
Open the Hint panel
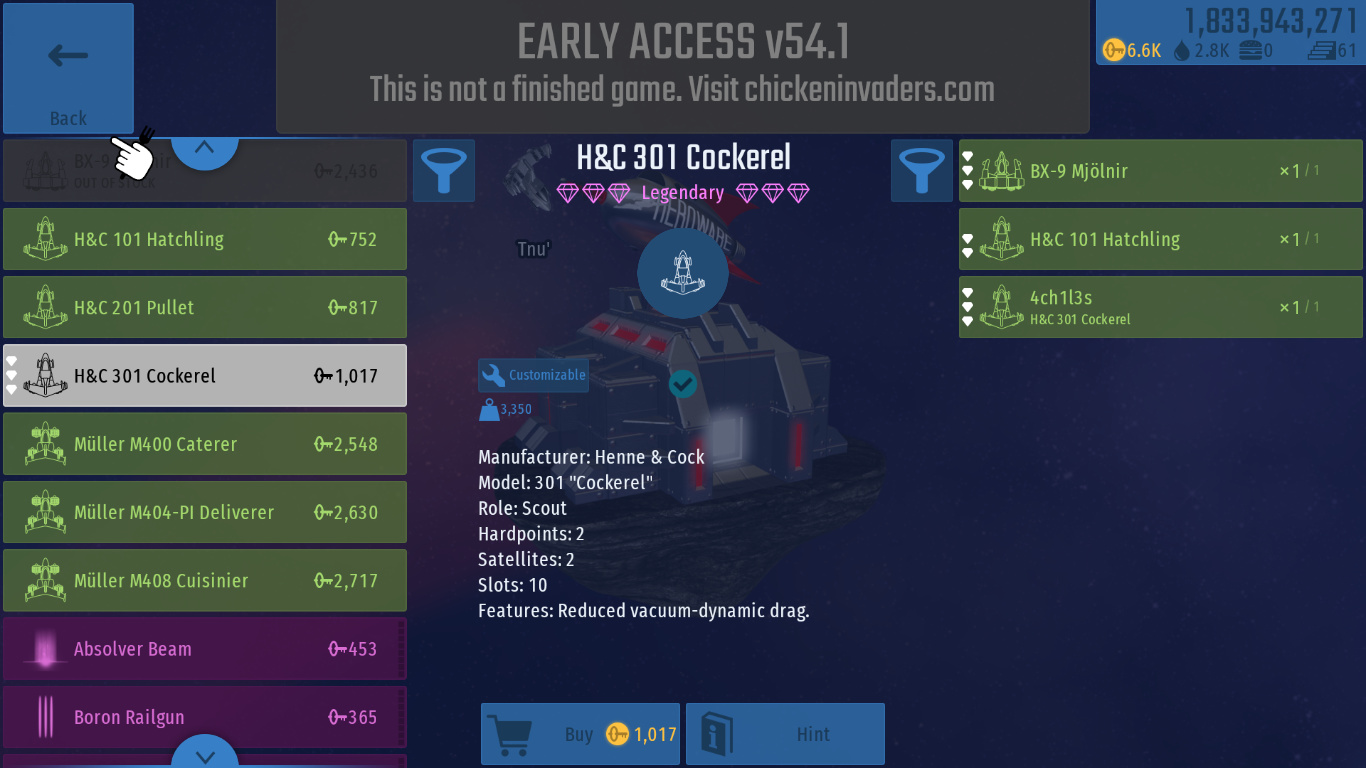785,734
